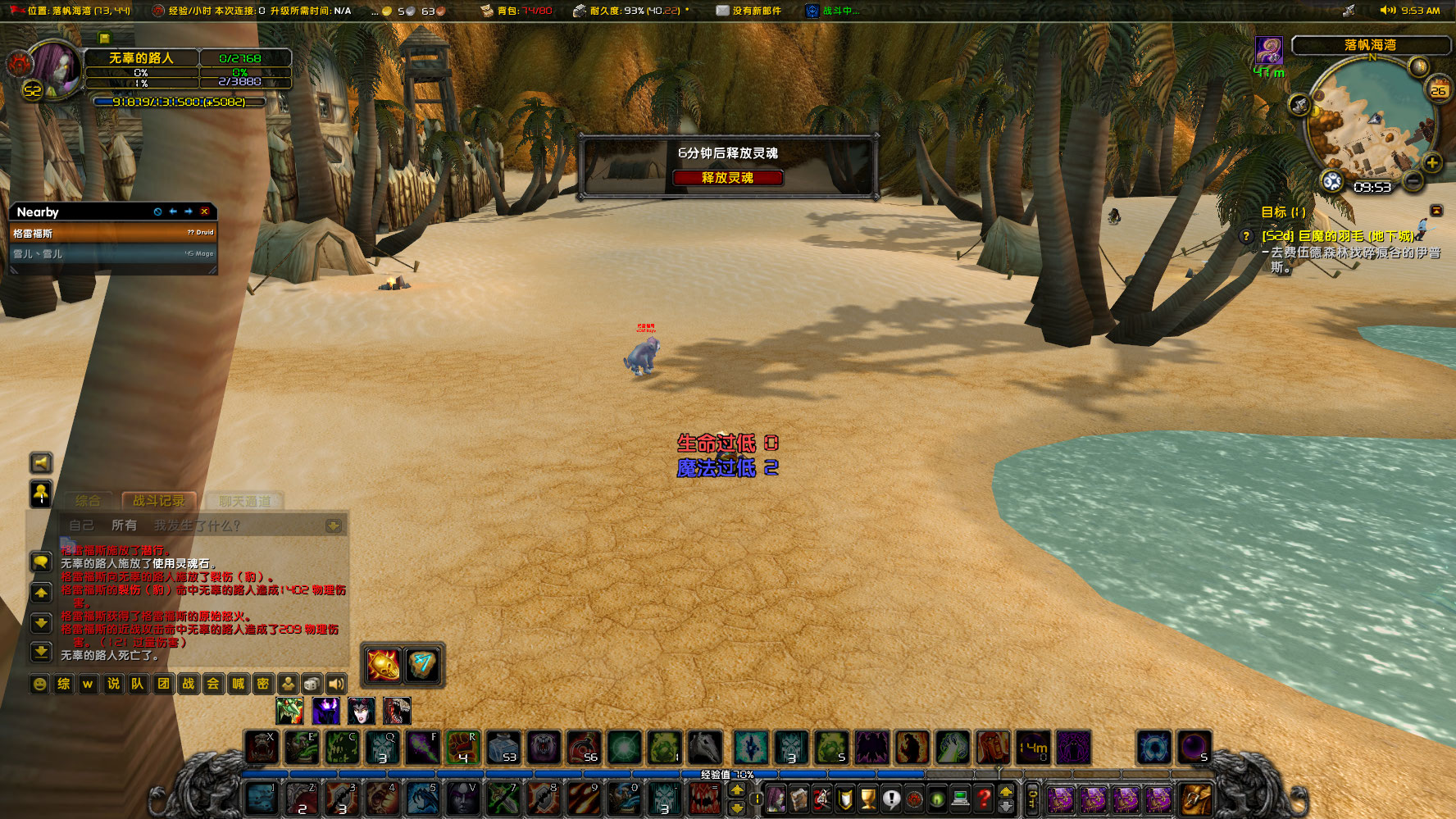Image resolution: width=1456 pixels, height=819 pixels.
Task: Collapse the quest objective tracker
Action: 1436,212
